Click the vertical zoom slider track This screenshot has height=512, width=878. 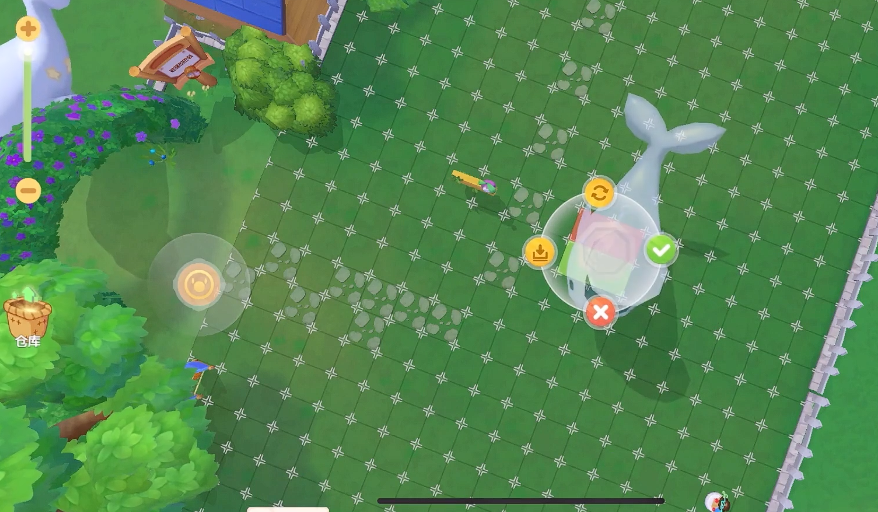pos(28,108)
